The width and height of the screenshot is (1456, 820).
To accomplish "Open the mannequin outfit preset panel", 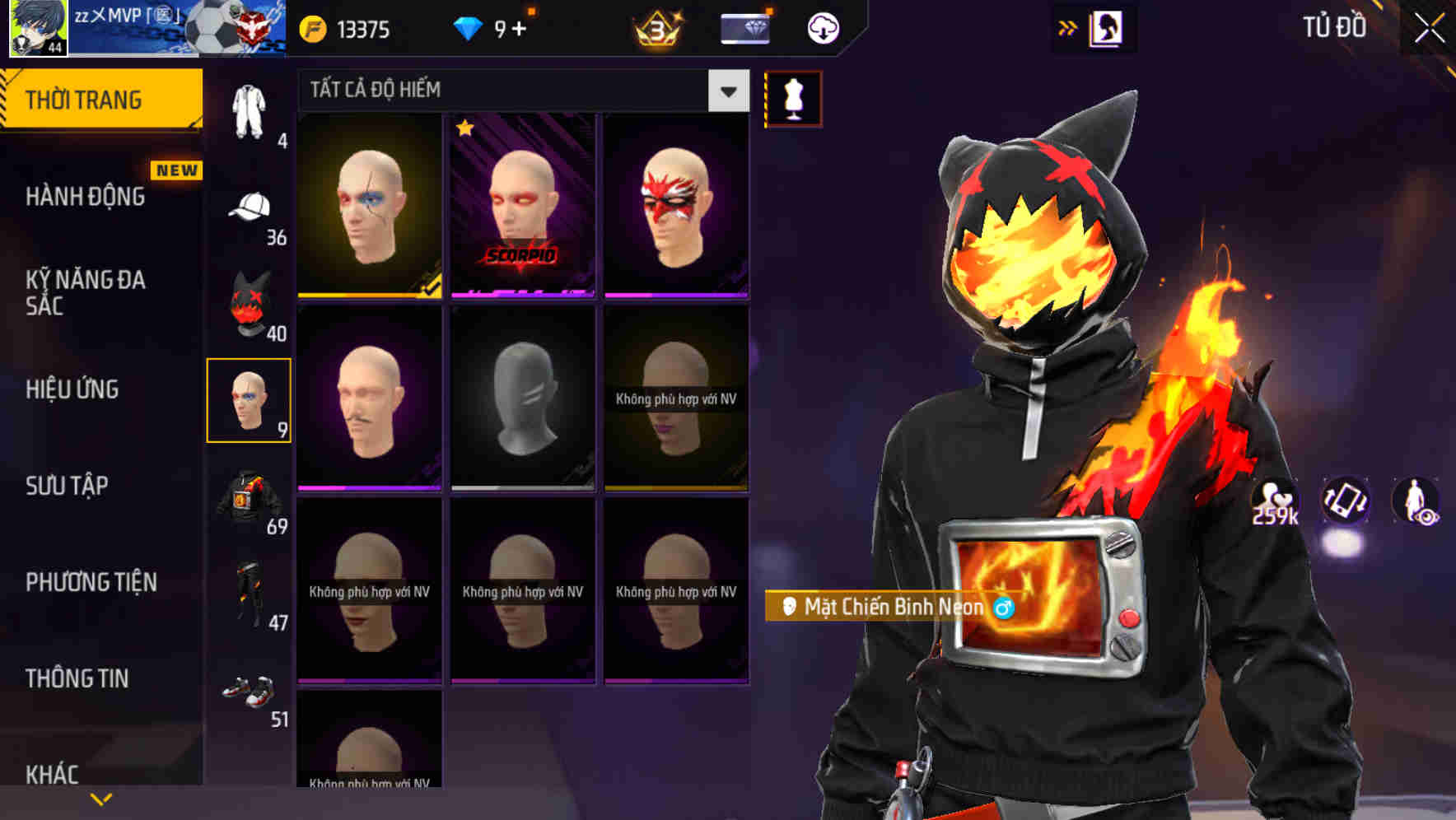I will tap(793, 97).
